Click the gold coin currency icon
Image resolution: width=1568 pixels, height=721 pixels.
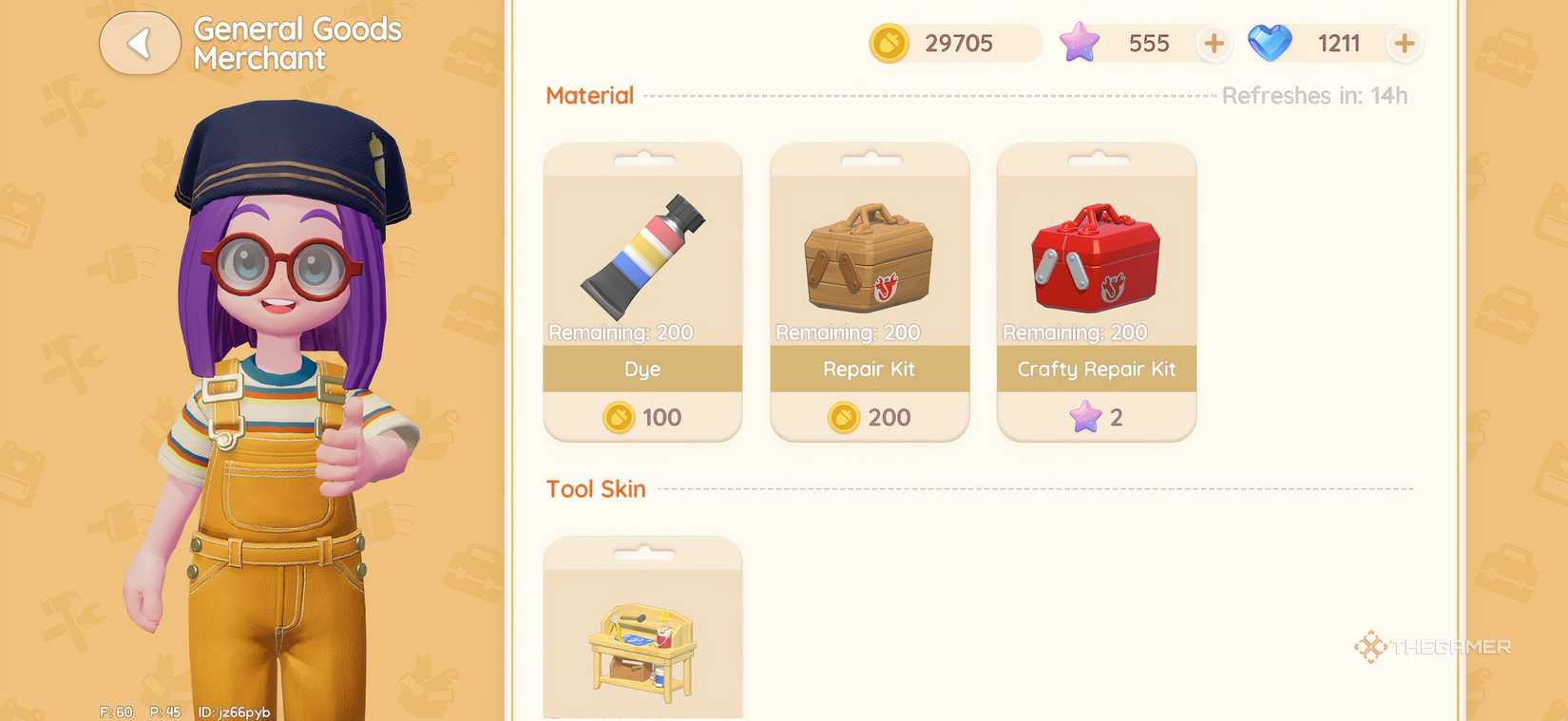[888, 43]
